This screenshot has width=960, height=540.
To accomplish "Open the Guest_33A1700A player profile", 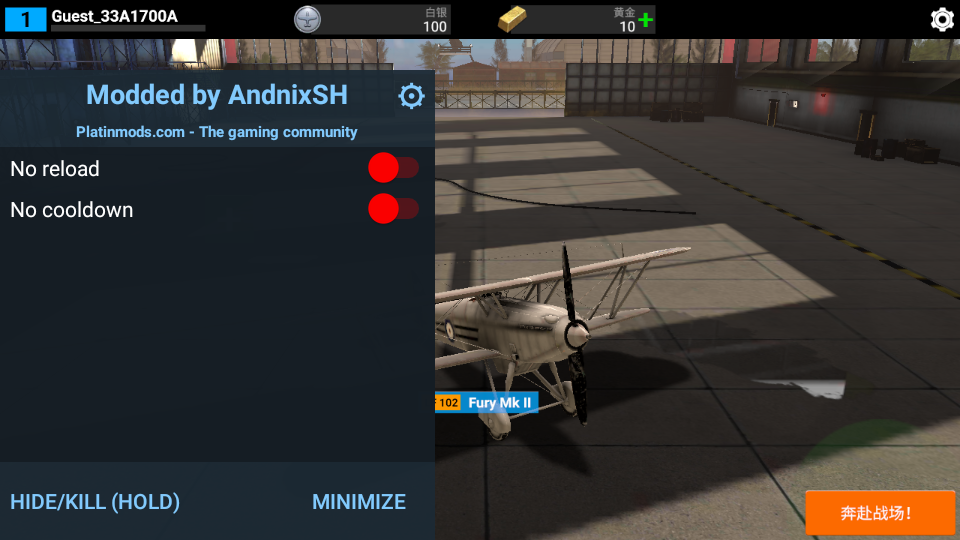I will pos(114,17).
